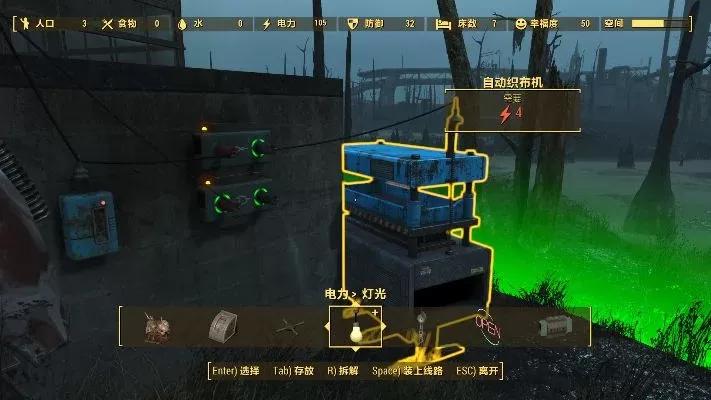
Task: Select the hanging lamp post item
Action: pos(421,327)
